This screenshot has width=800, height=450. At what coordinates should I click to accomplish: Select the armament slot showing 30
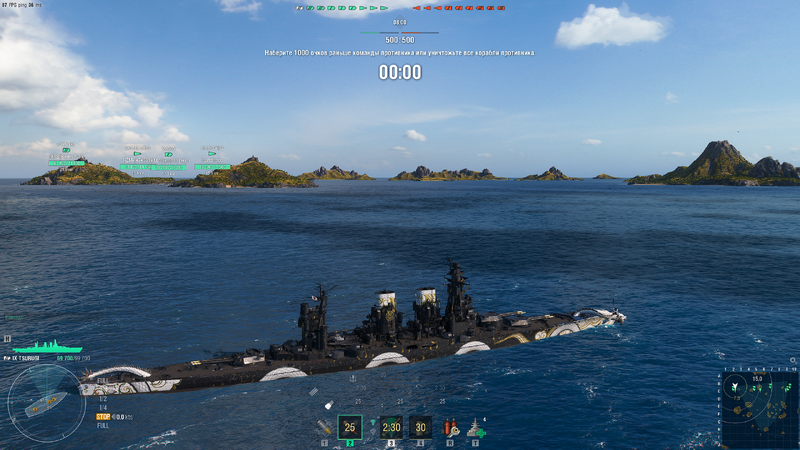pyautogui.click(x=420, y=427)
